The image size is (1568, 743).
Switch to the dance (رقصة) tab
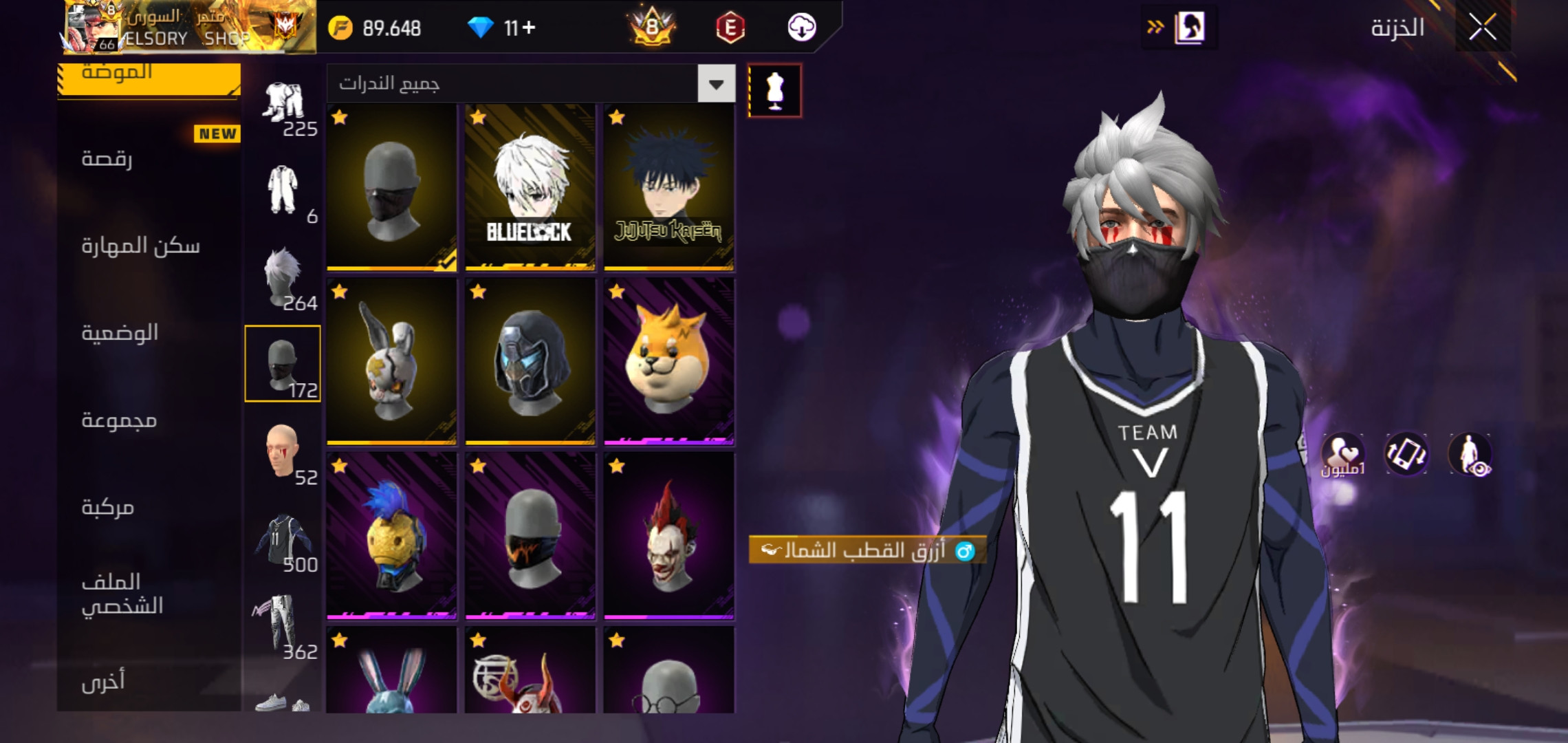107,158
